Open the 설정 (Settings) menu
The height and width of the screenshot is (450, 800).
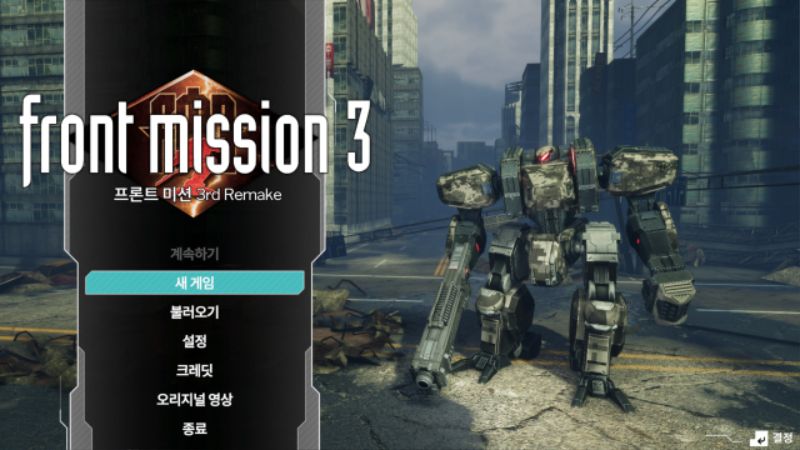pos(195,341)
